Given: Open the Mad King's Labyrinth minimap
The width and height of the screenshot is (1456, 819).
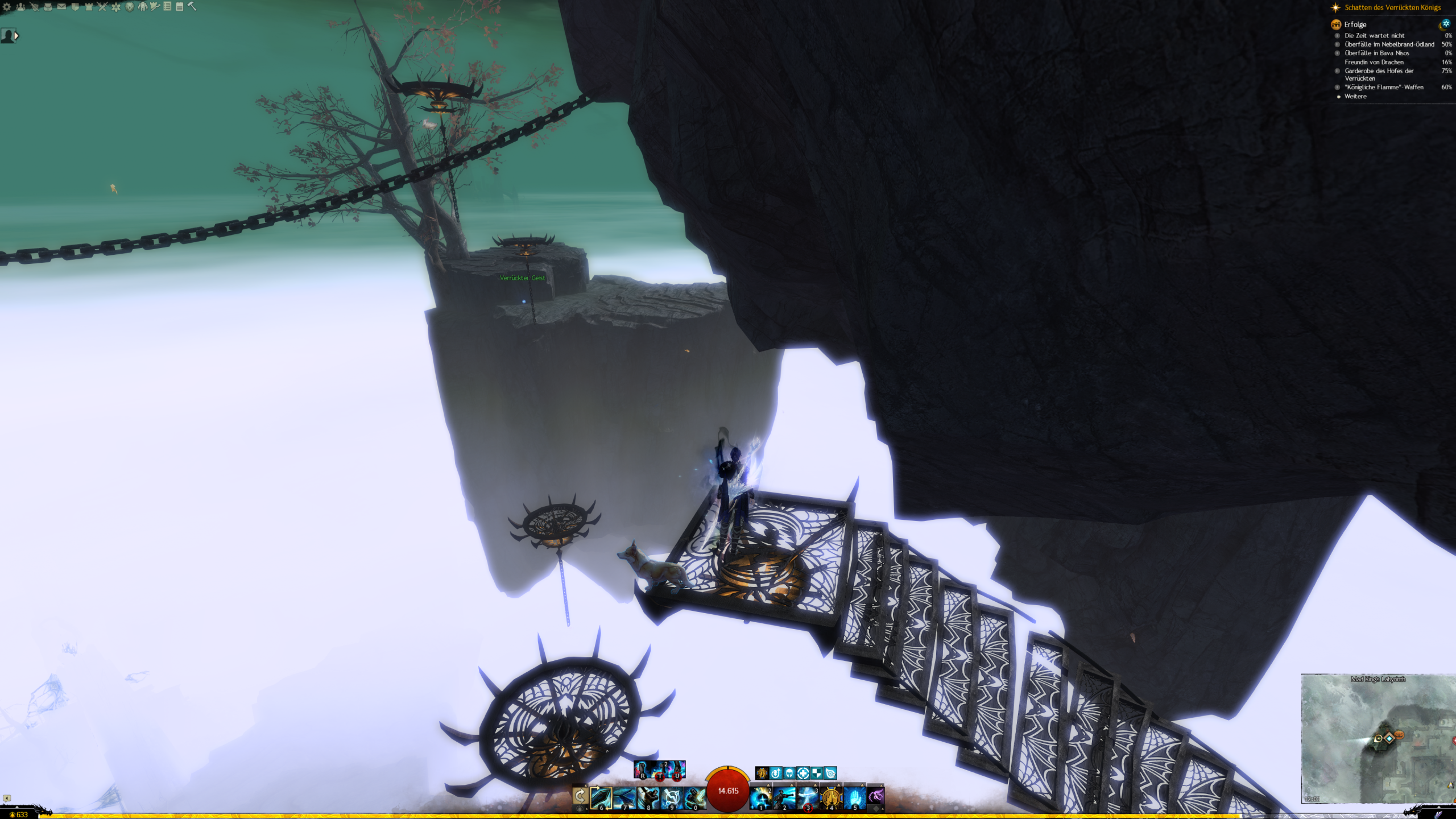Looking at the screenshot, I should pyautogui.click(x=1378, y=738).
